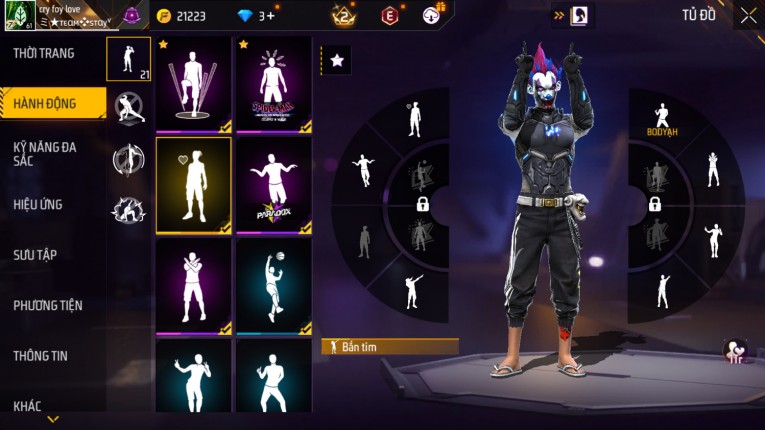Select the Khác category
The height and width of the screenshot is (430, 765).
27,405
